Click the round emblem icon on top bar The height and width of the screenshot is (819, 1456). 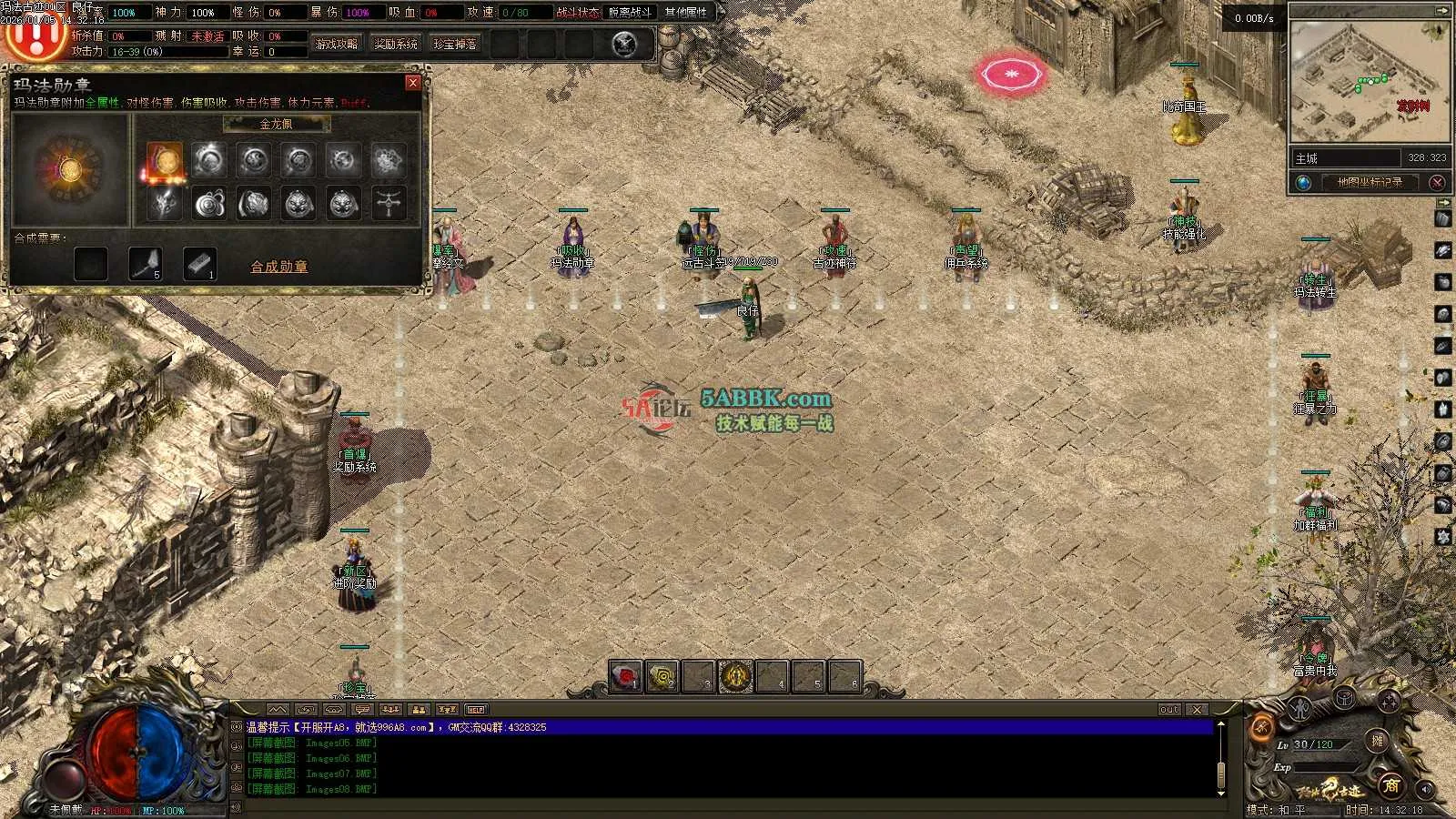[624, 44]
